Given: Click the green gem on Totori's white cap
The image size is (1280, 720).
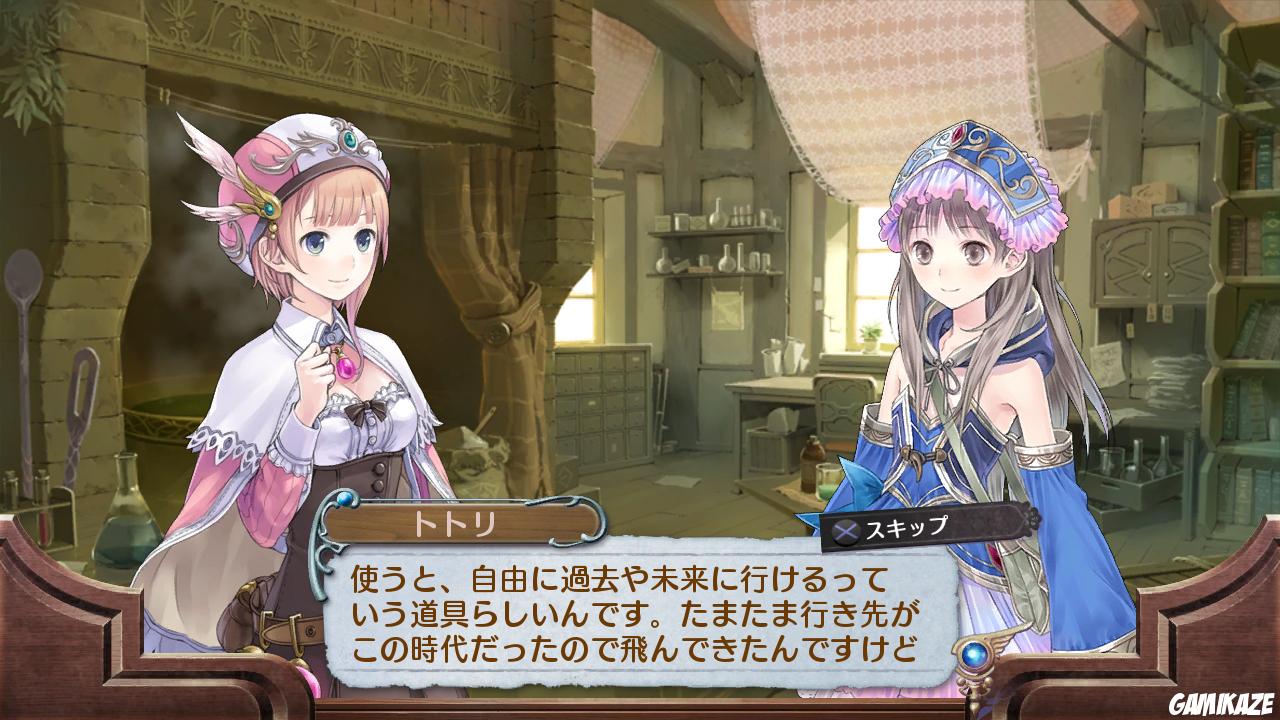Looking at the screenshot, I should coord(350,141).
